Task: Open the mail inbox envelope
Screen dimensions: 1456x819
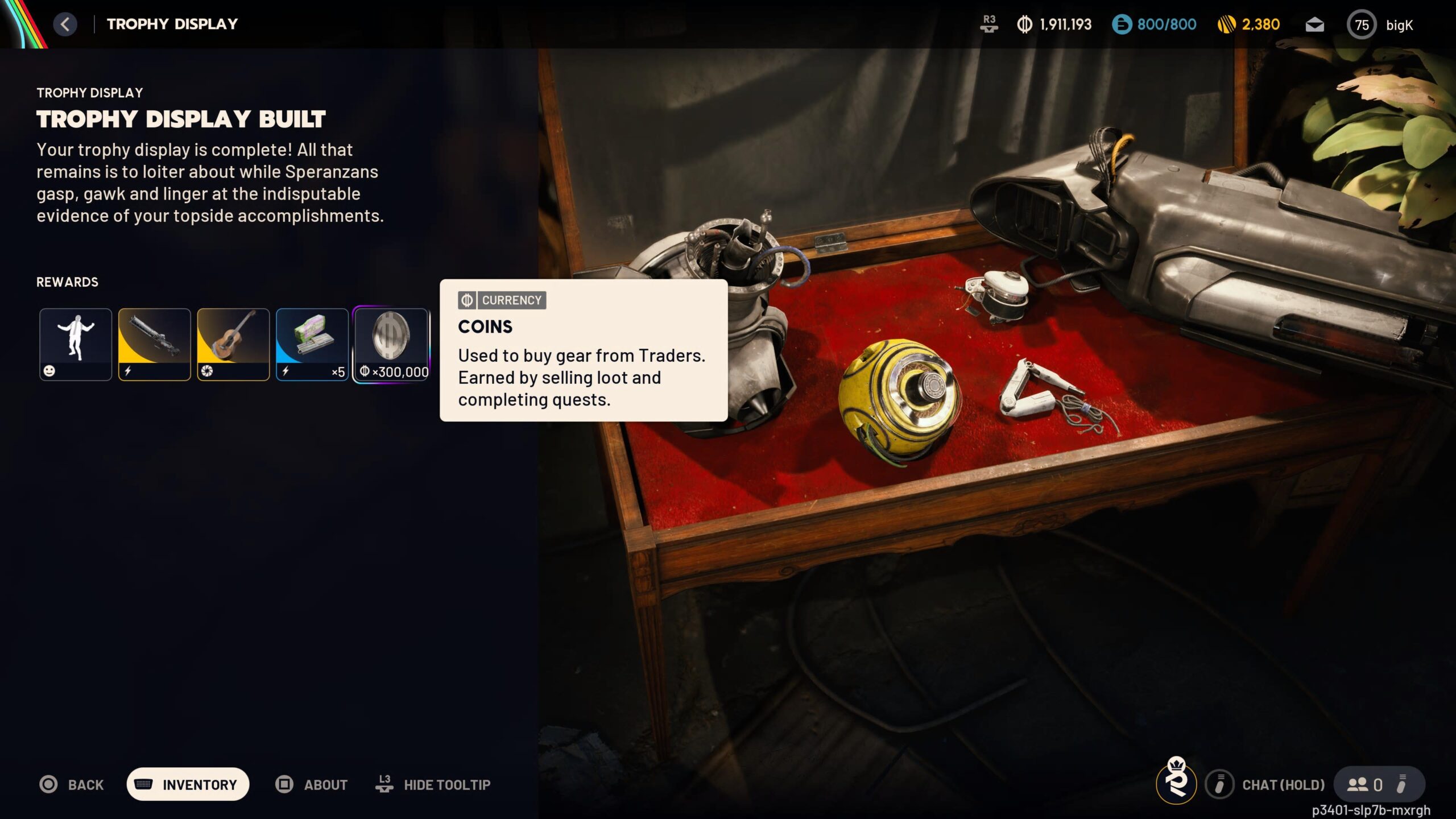Action: 1314,24
